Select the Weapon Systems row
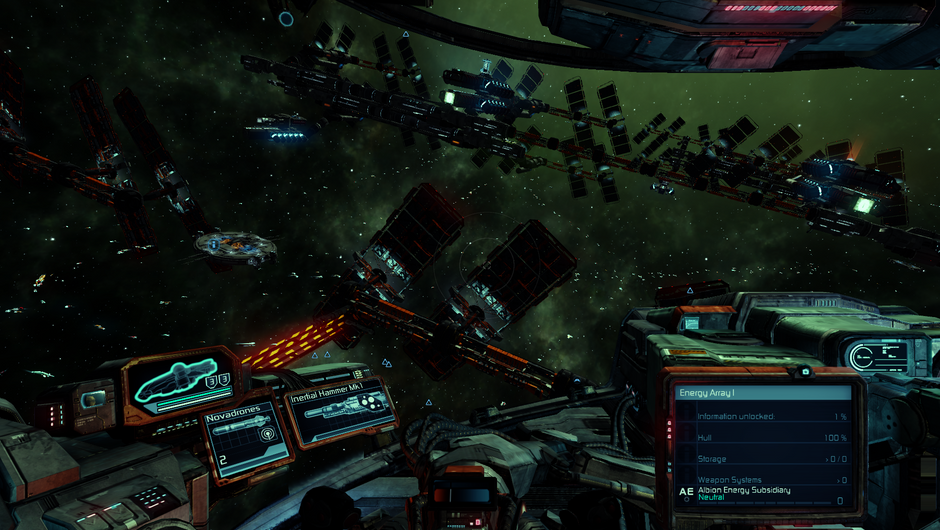Viewport: 940px width, 530px height. click(762, 480)
